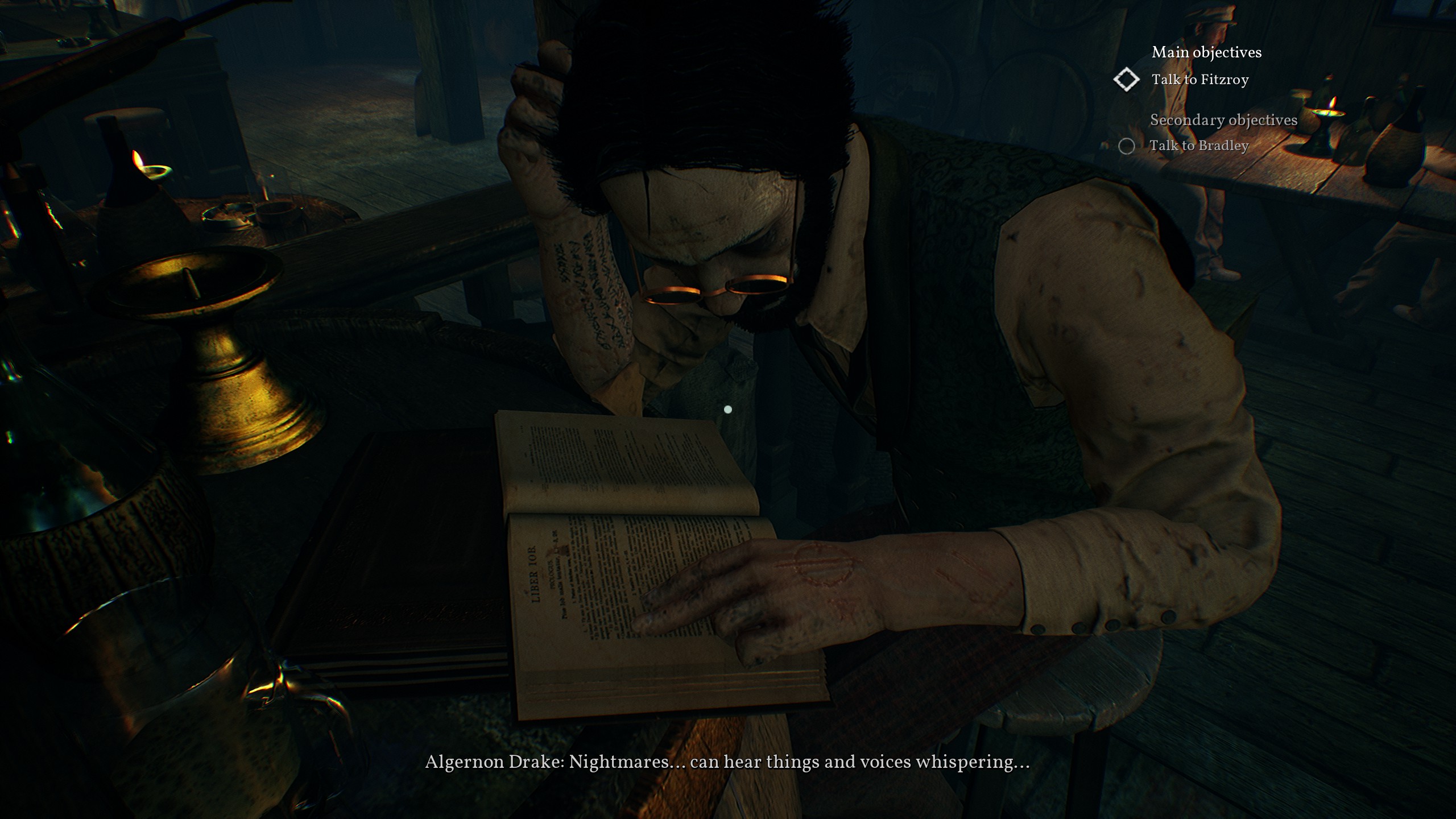The width and height of the screenshot is (1456, 819).
Task: Select the 'Talk to Fitzroy' main objective
Action: coord(1199,80)
